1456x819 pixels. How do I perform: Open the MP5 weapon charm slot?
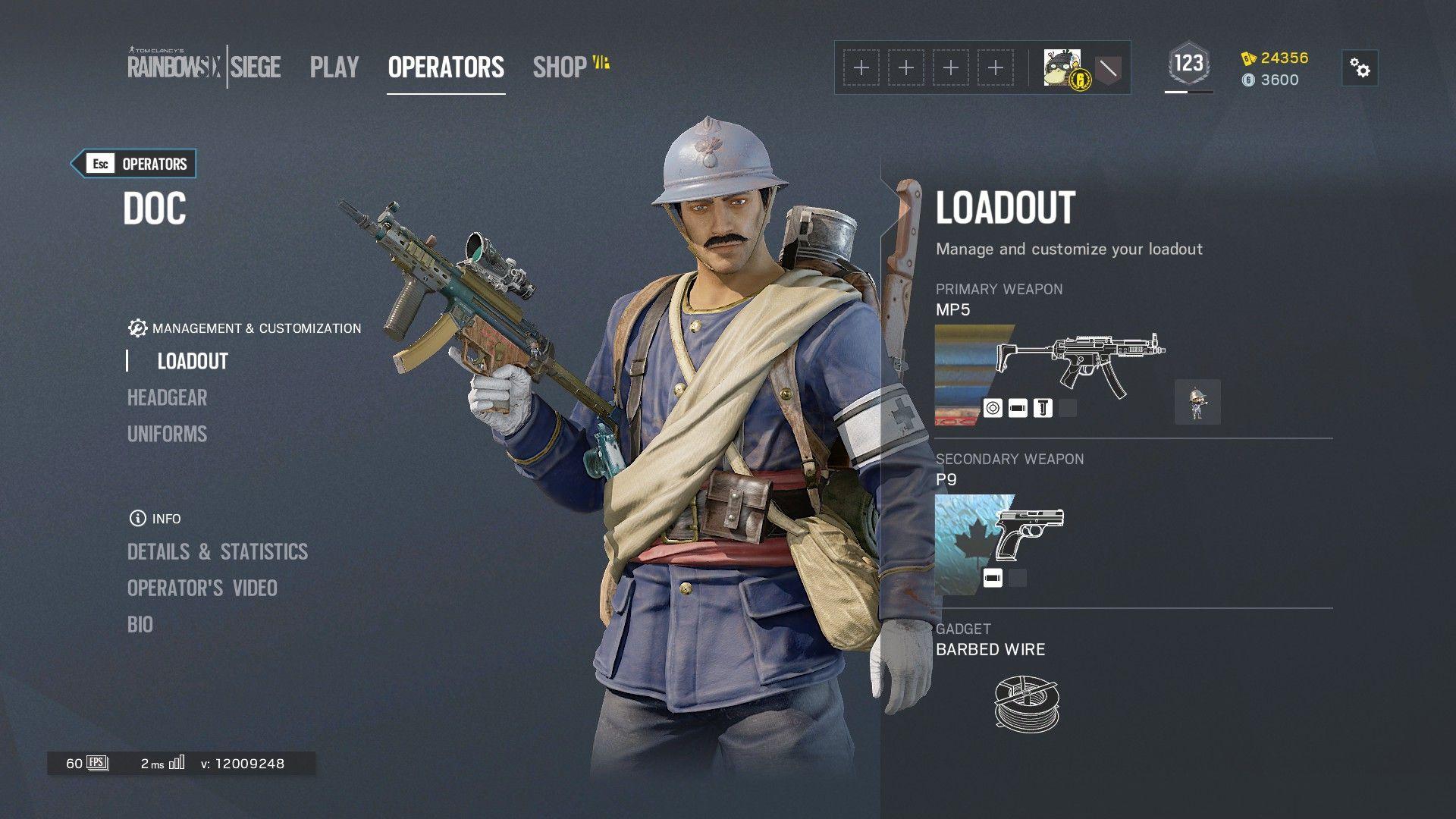click(1197, 402)
